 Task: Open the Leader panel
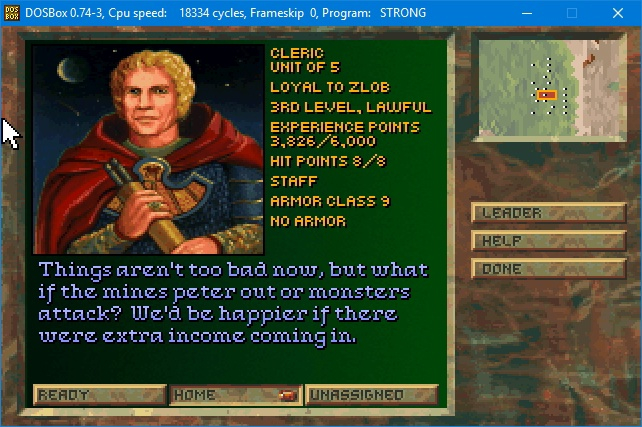pos(548,213)
